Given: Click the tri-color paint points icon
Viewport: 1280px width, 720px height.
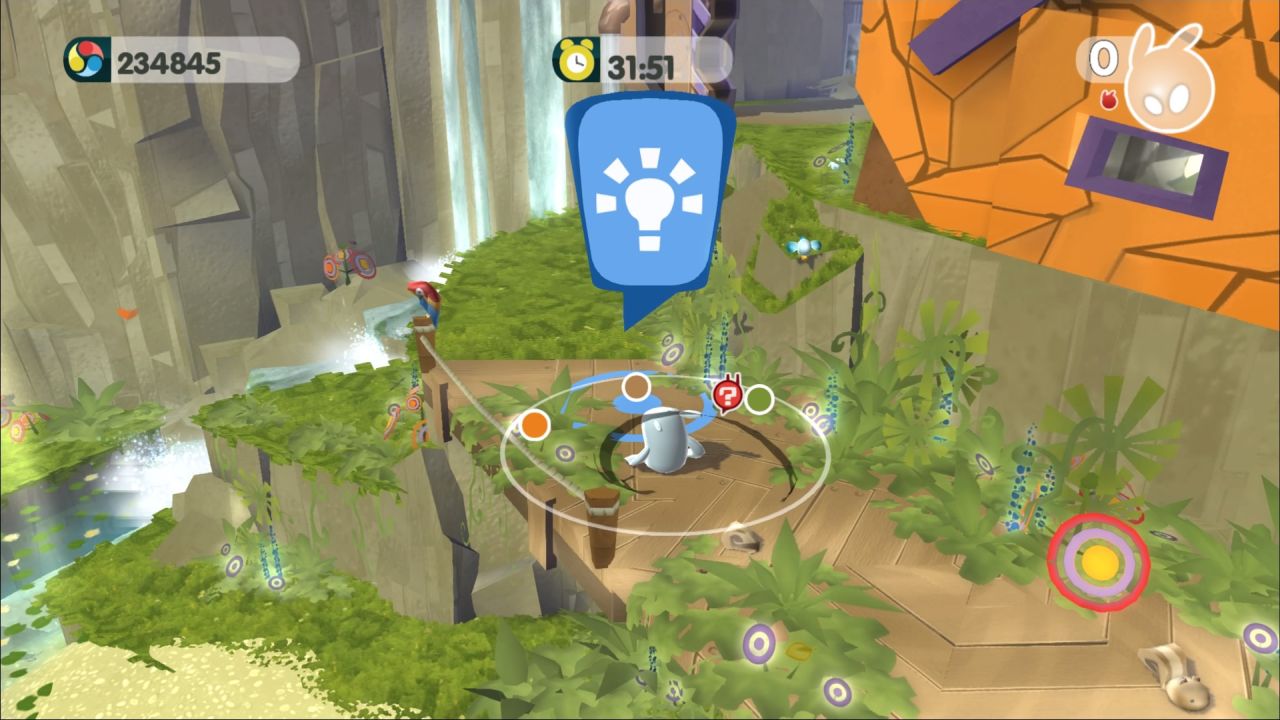Looking at the screenshot, I should [x=87, y=62].
